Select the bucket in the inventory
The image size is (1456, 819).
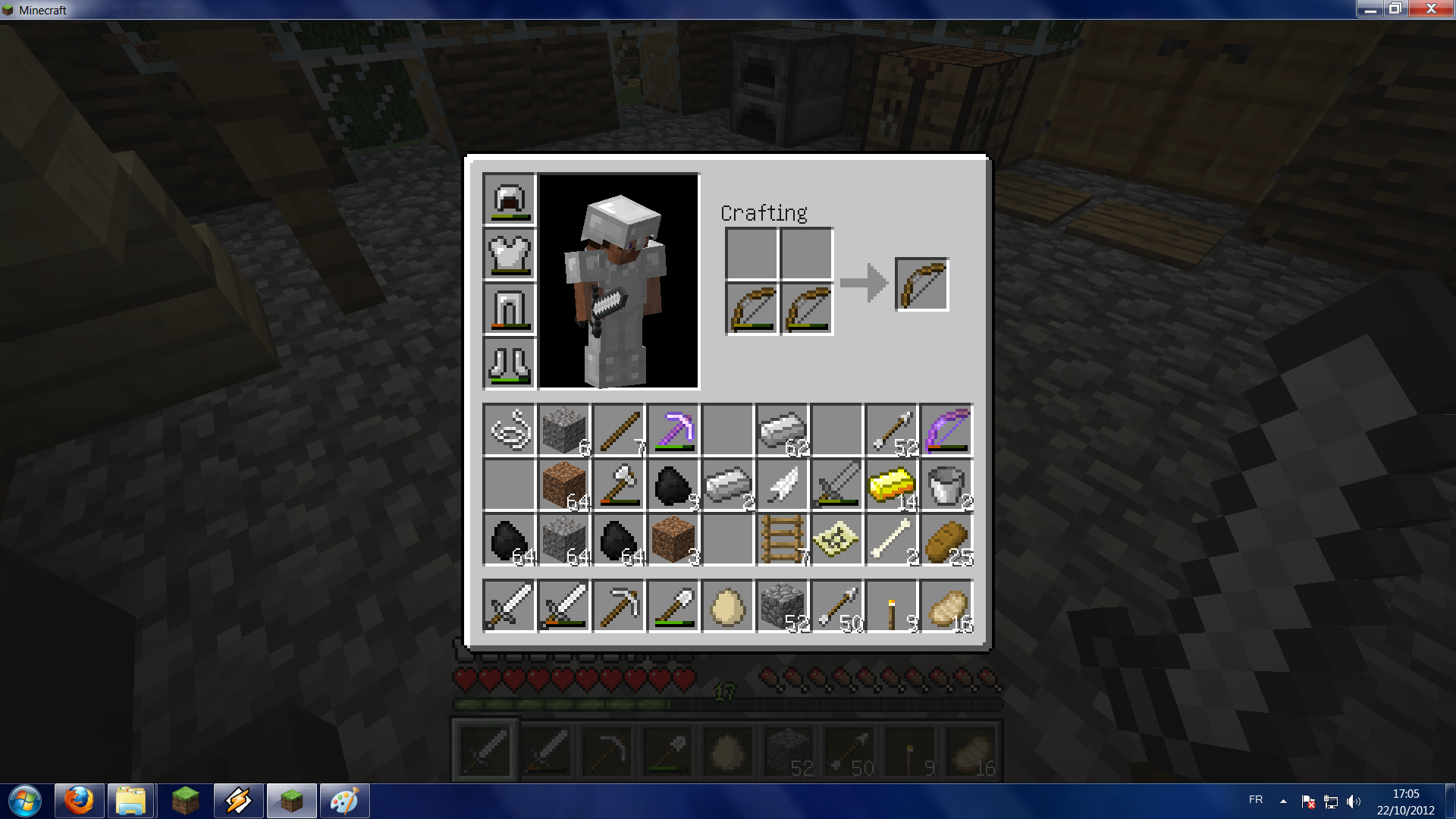coord(946,485)
